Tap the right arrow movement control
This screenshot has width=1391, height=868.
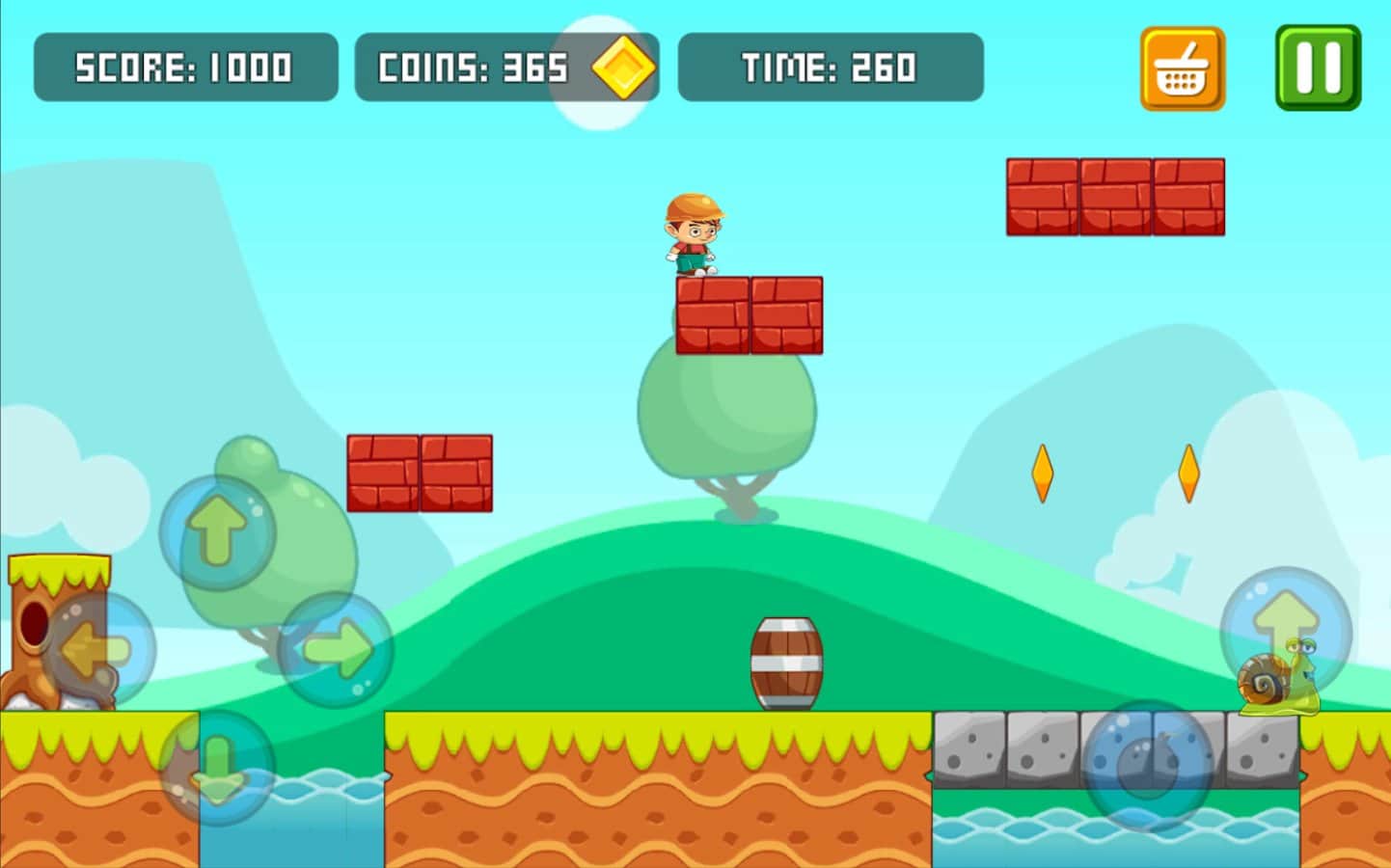coord(336,646)
